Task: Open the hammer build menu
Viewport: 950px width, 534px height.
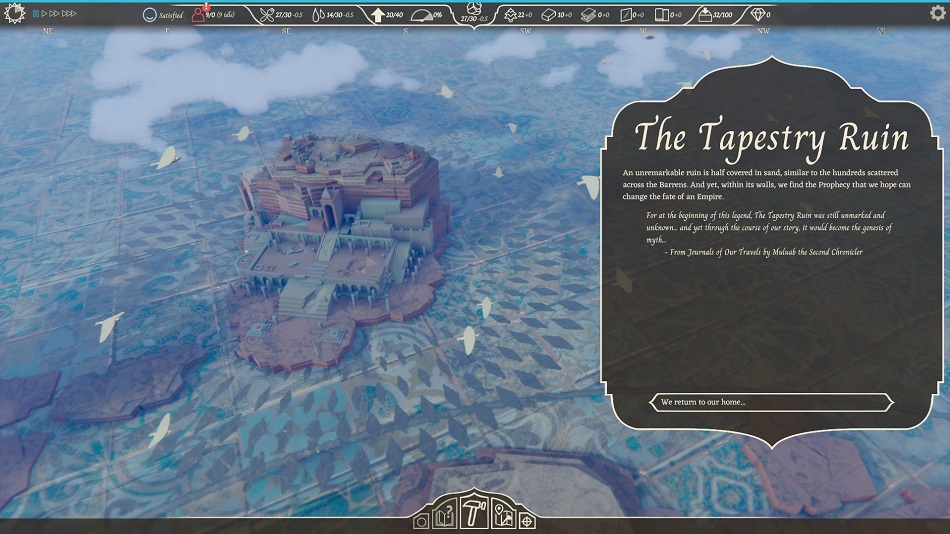Action: pyautogui.click(x=476, y=512)
